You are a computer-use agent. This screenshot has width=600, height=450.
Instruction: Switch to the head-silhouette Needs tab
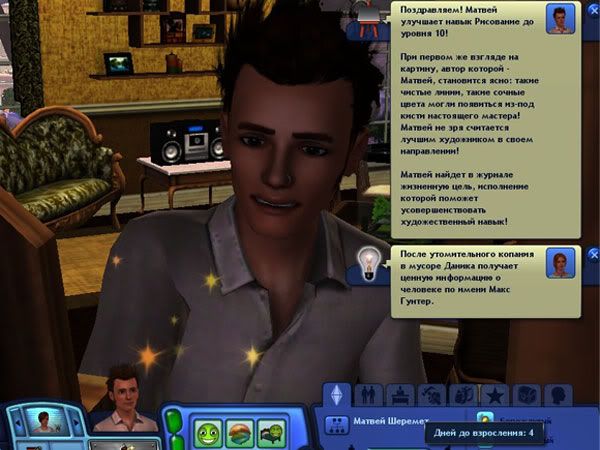[x=557, y=394]
